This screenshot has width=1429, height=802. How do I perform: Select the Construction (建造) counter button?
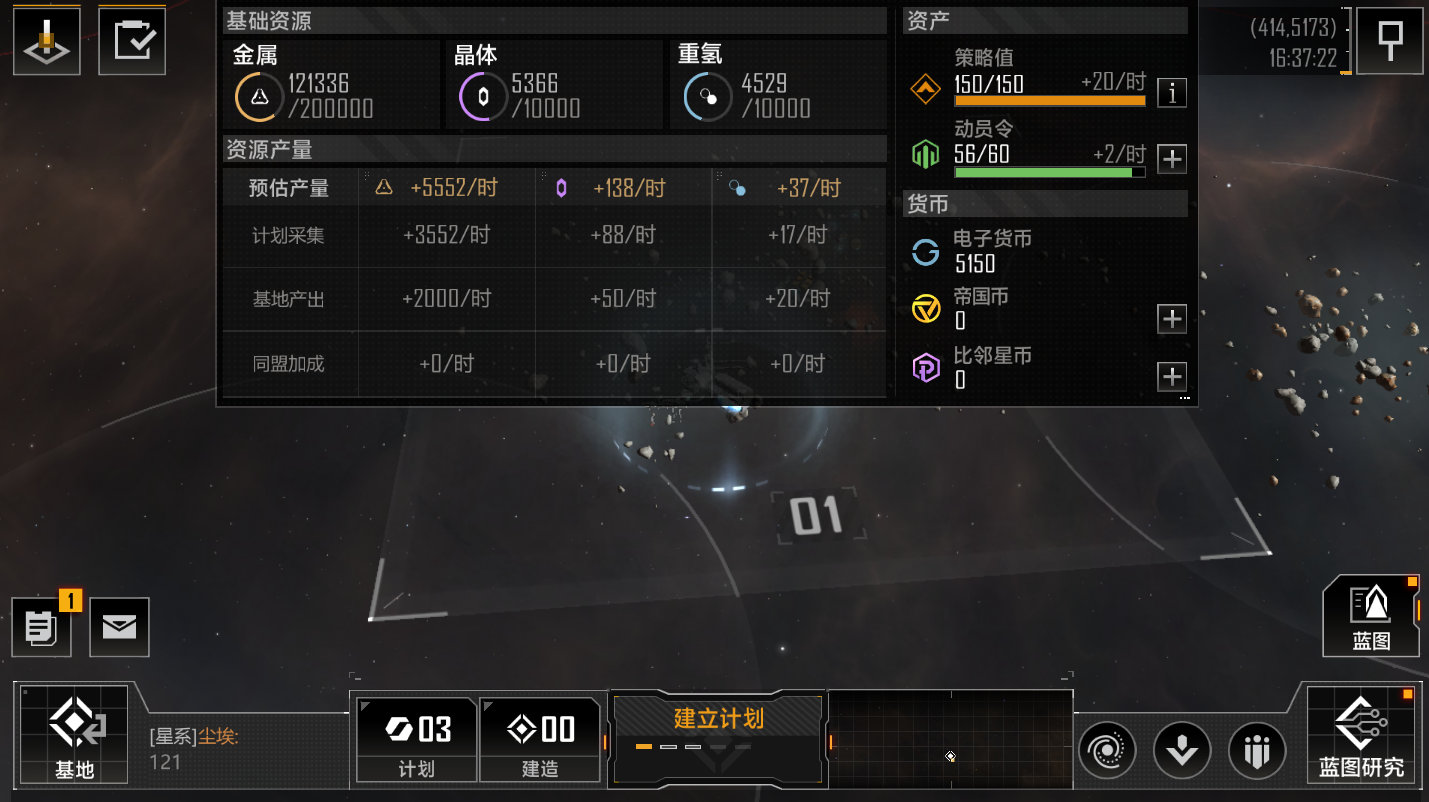(x=540, y=739)
